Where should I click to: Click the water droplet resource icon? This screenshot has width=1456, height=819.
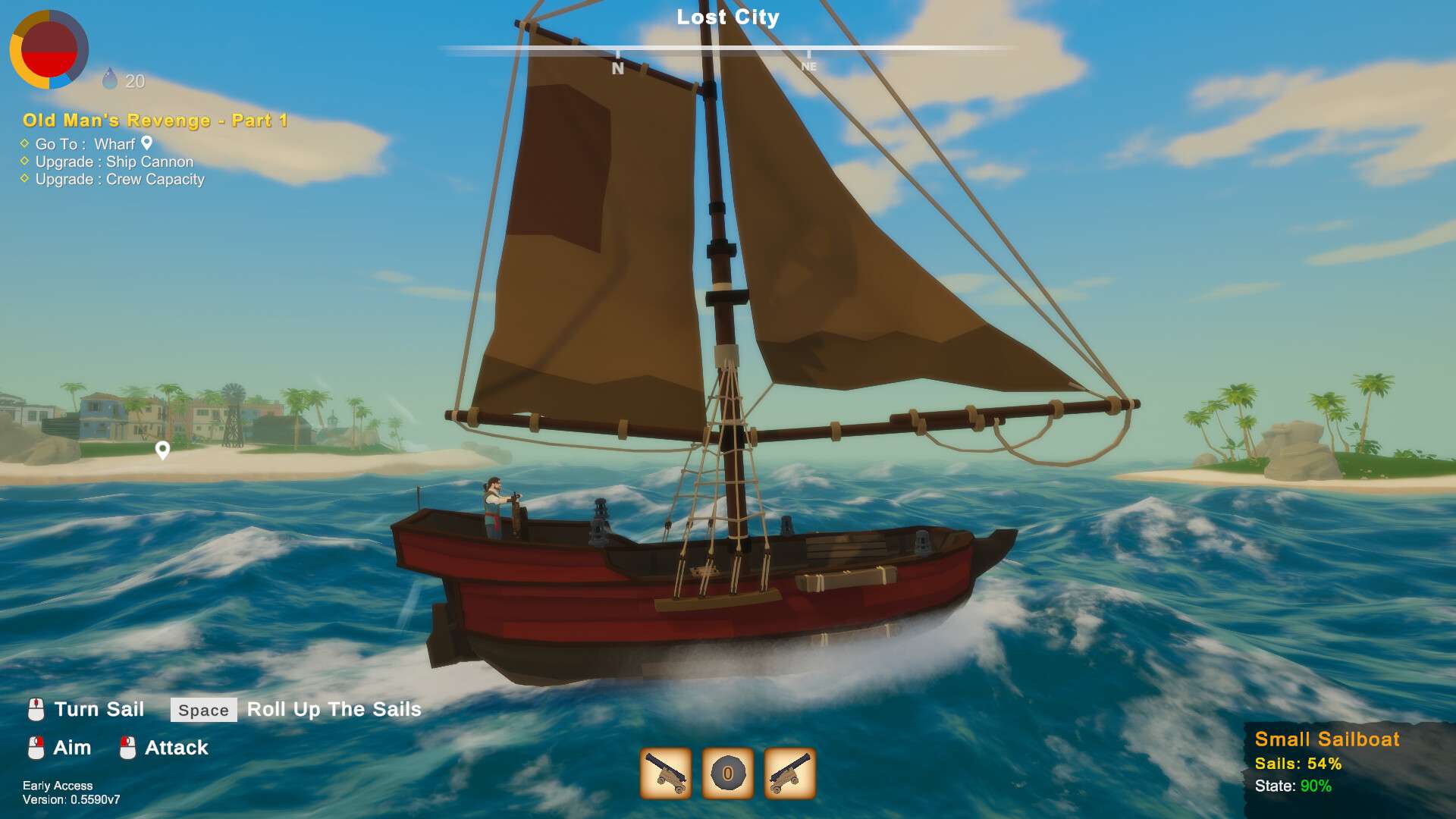tap(110, 79)
